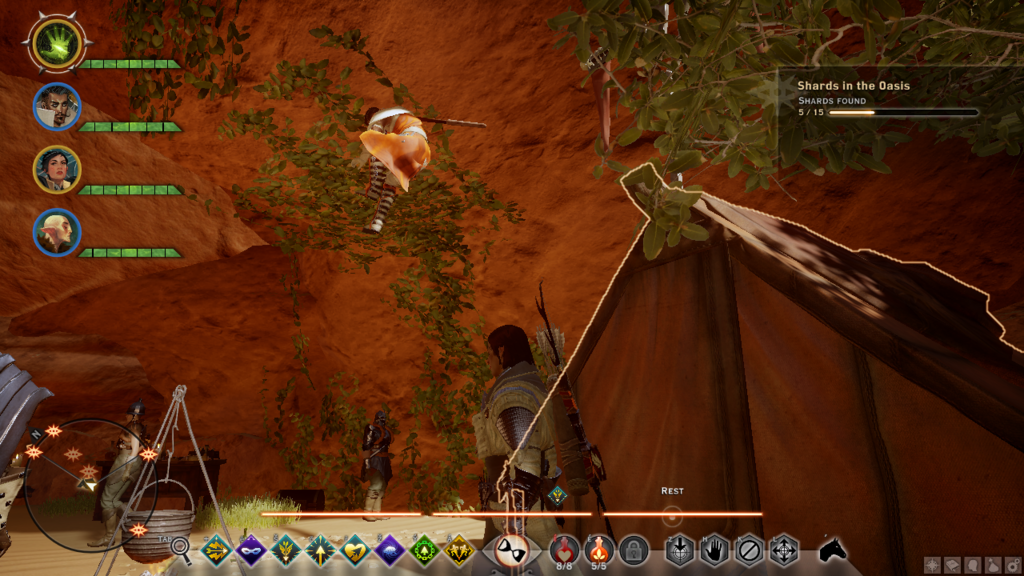Open the map with the compass icon
The width and height of the screenshot is (1024, 576).
pyautogui.click(x=931, y=565)
